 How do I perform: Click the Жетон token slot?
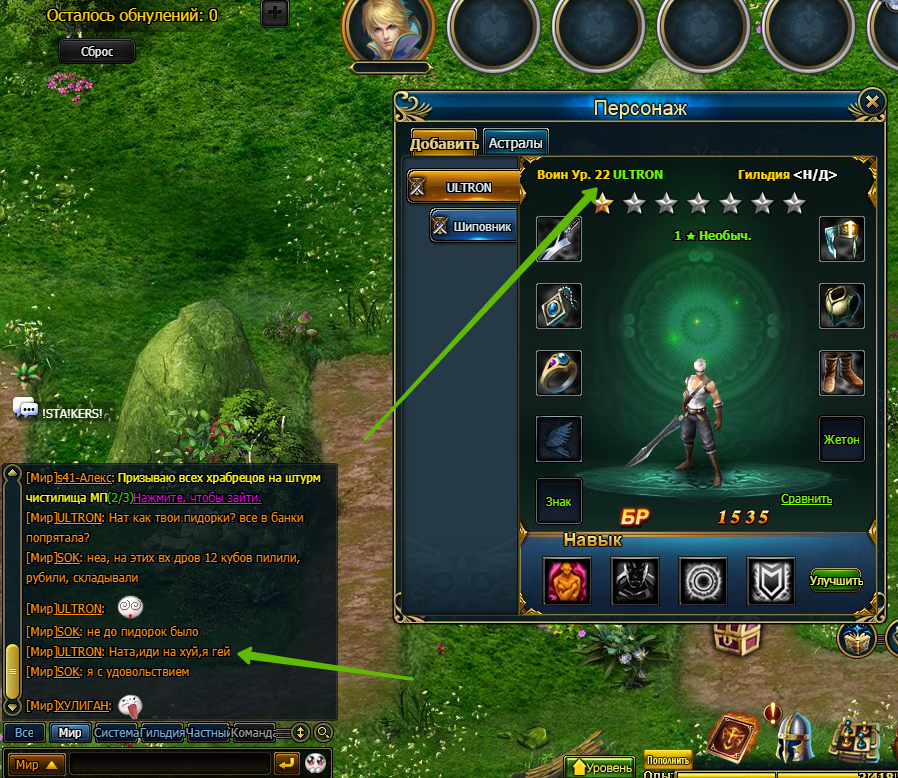click(842, 439)
